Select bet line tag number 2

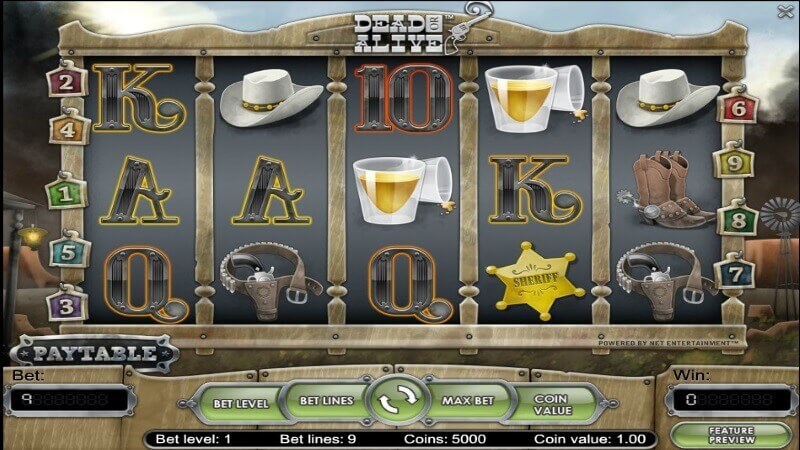coord(67,81)
